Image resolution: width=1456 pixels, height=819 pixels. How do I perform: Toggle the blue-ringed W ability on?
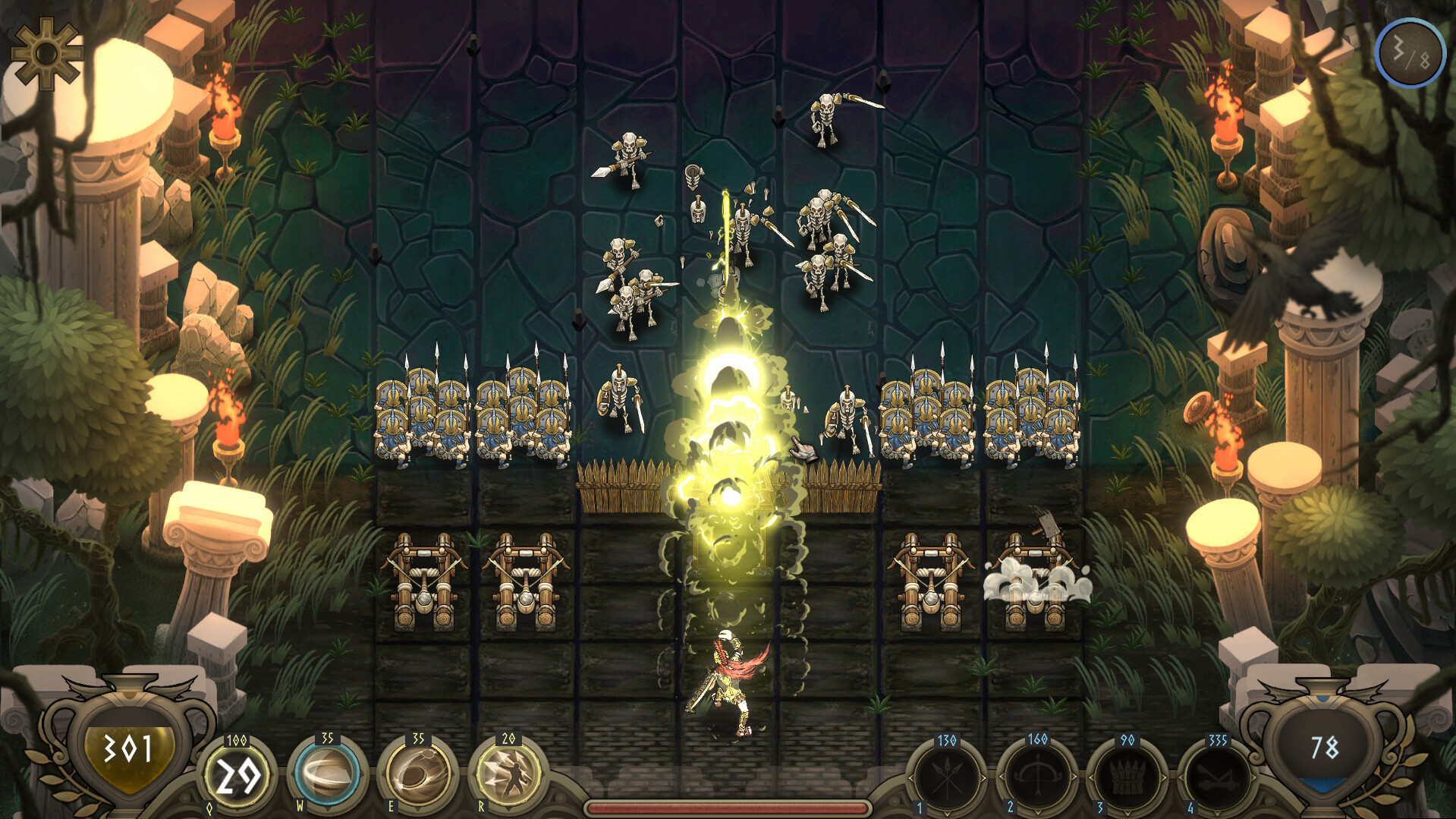point(326,773)
